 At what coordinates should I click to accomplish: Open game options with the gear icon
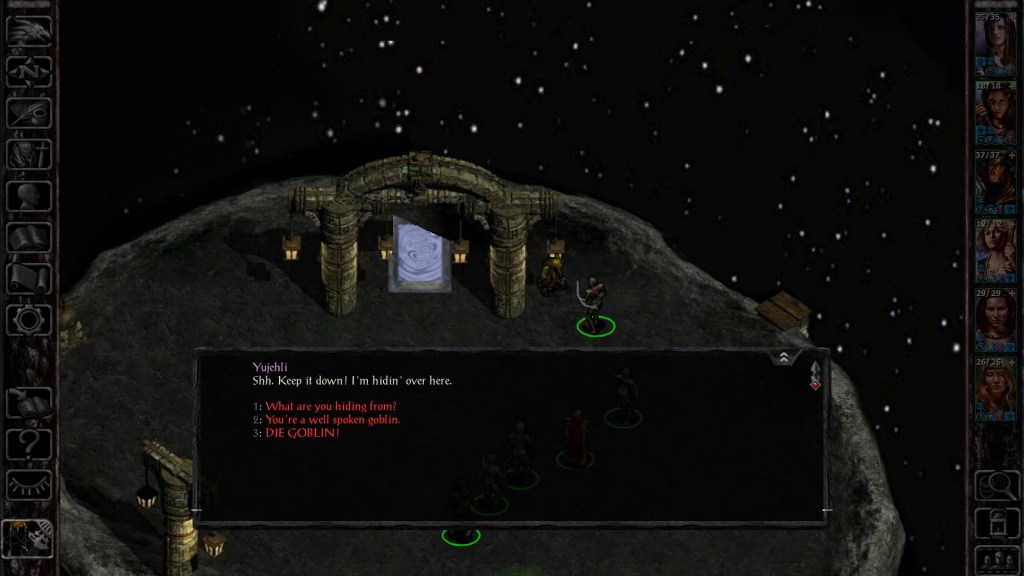point(29,320)
